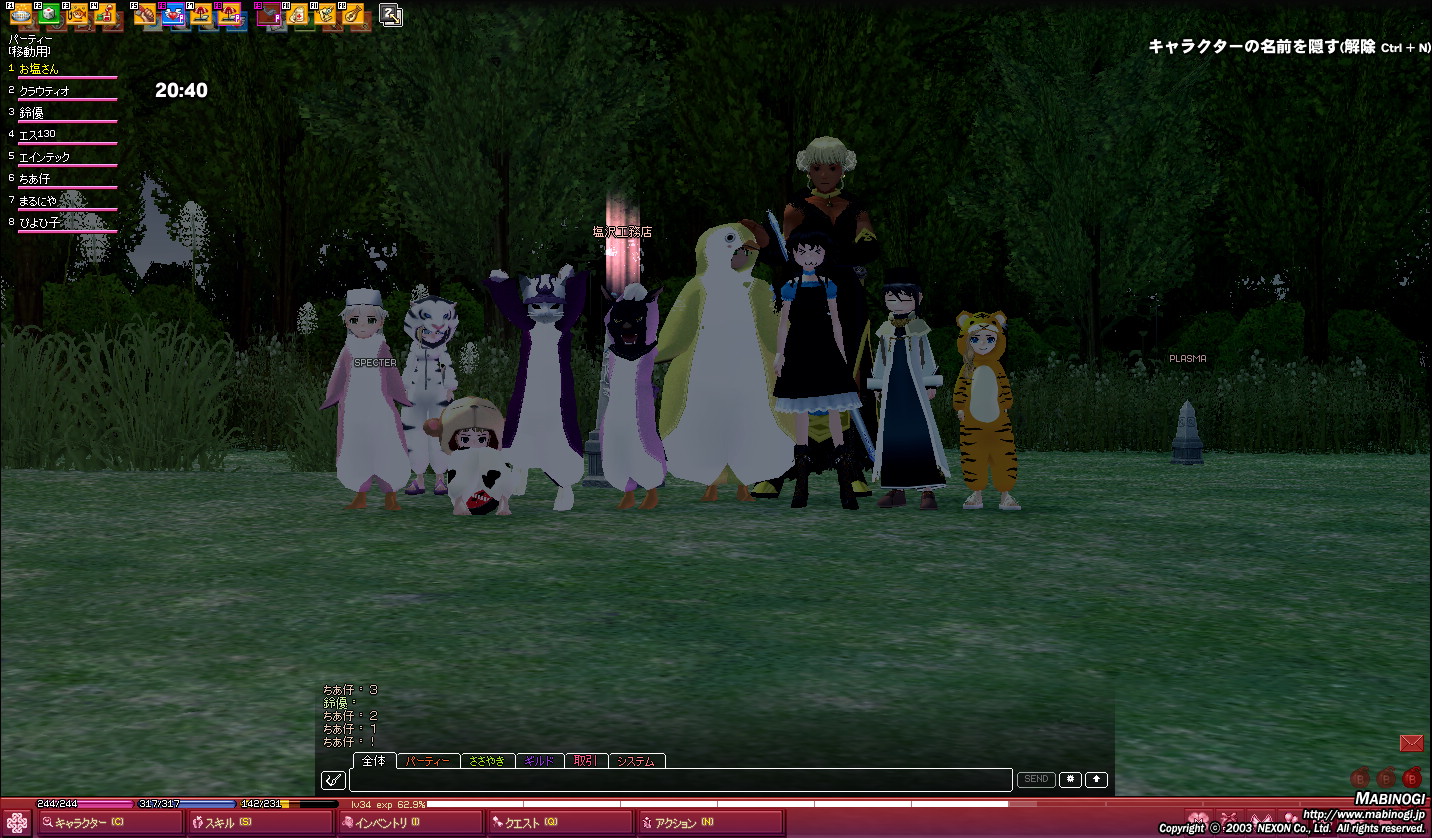
Task: Select party member クラウディオ
Action: click(x=45, y=91)
